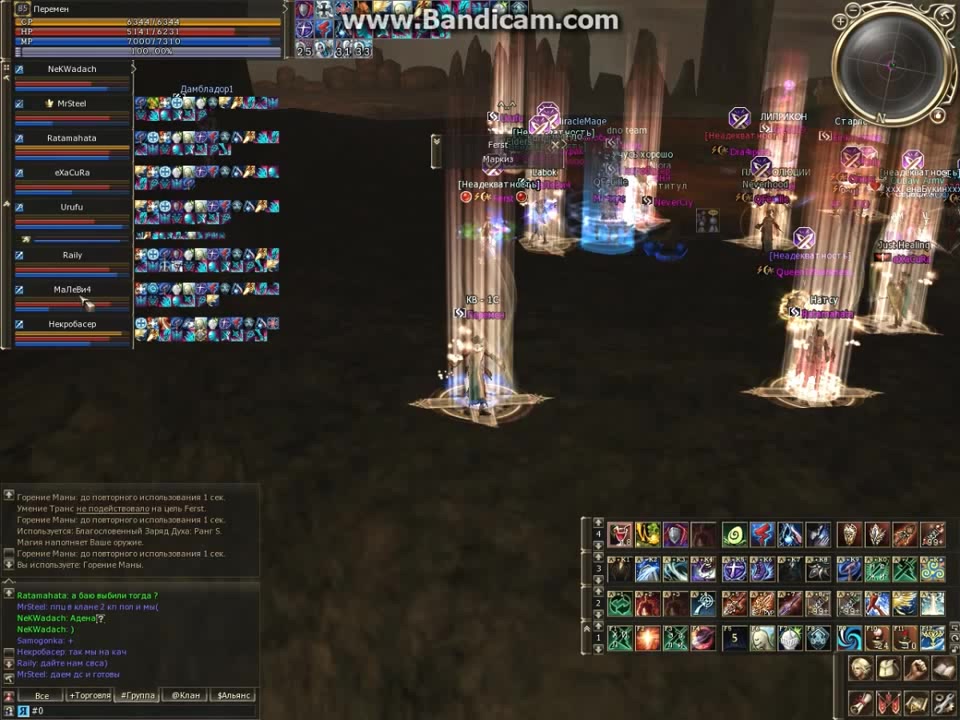Image resolution: width=960 pixels, height=720 pixels.
Task: Open the character status portrait icon
Action: [860, 668]
